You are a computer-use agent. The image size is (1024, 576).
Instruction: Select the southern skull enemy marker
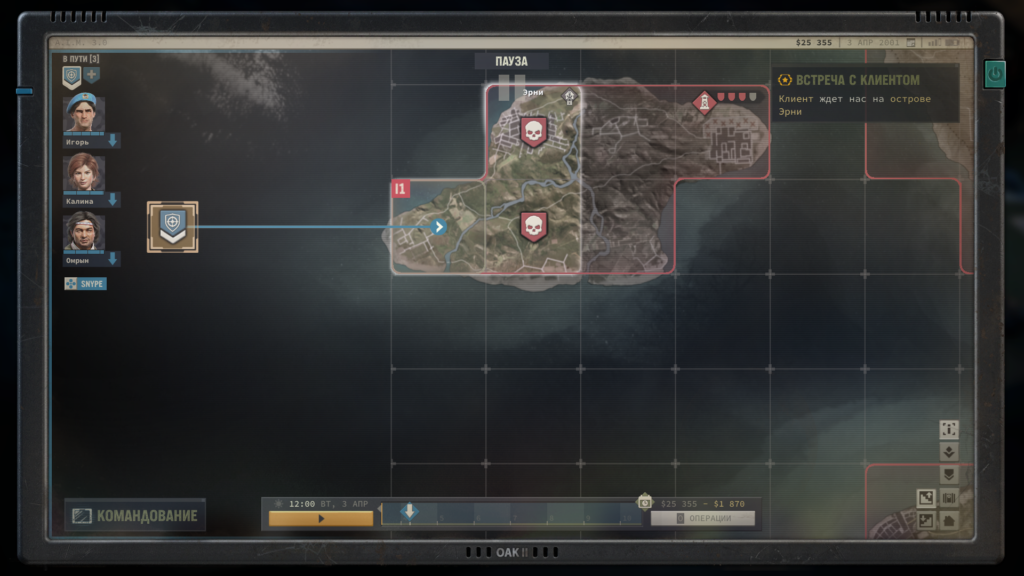[x=533, y=226]
